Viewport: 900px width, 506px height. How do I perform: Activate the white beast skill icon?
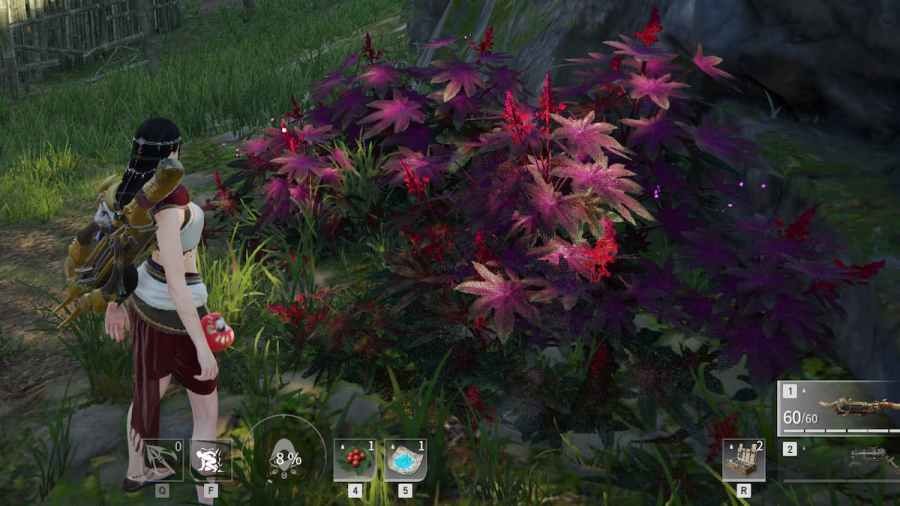coord(211,460)
